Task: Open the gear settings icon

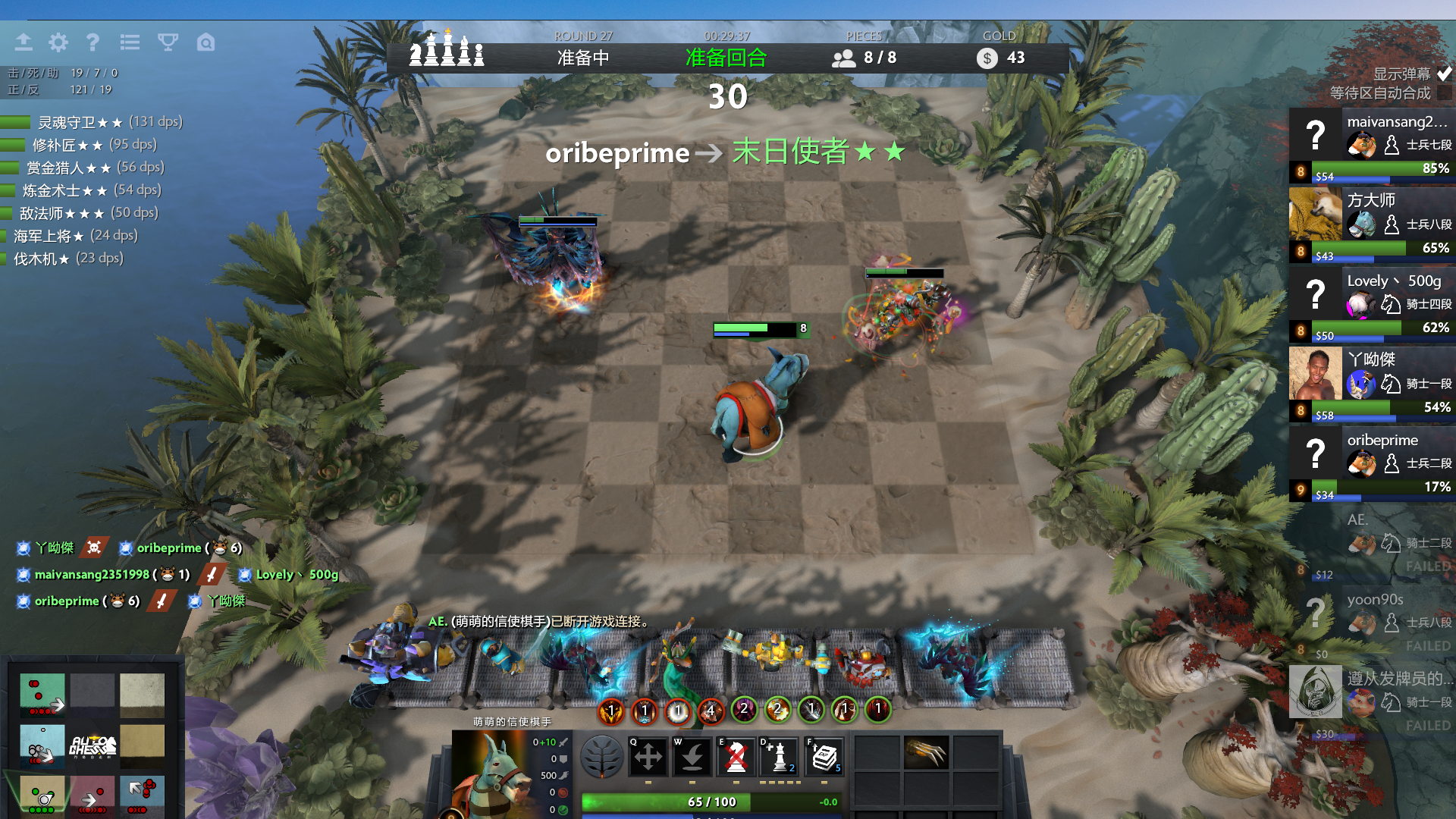Action: [58, 42]
